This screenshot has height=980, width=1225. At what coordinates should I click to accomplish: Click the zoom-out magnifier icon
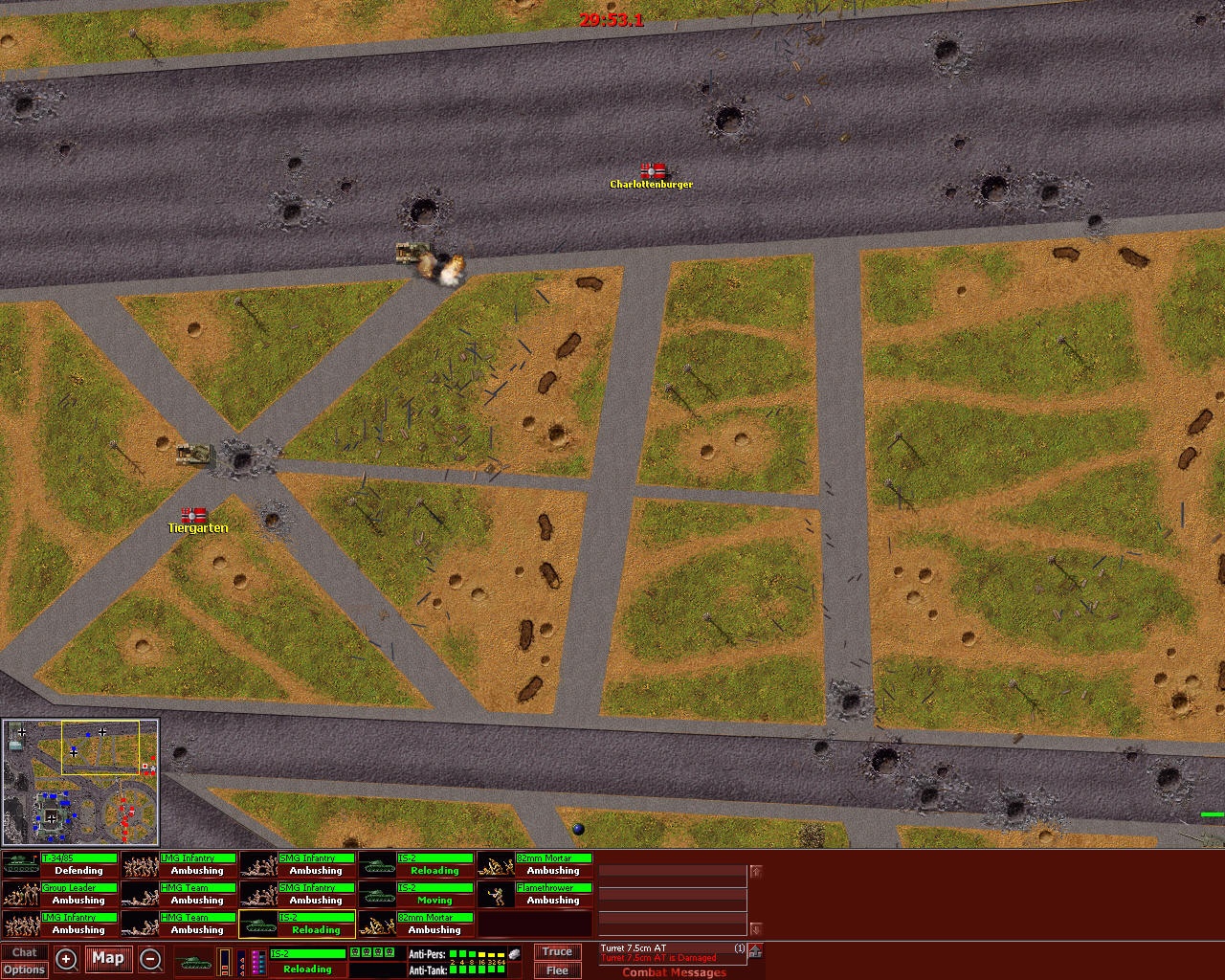(x=150, y=959)
